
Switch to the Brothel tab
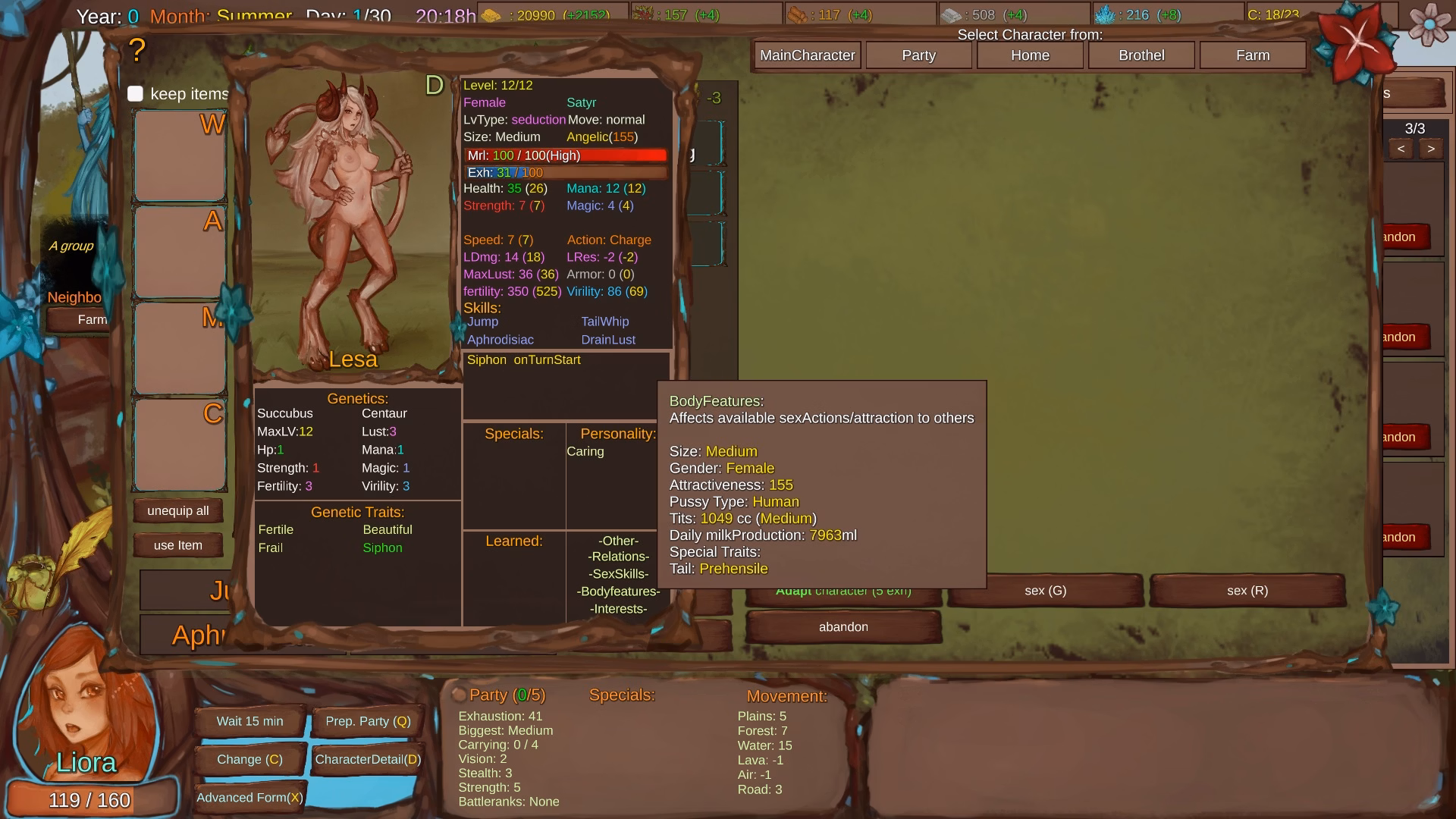(x=1141, y=55)
